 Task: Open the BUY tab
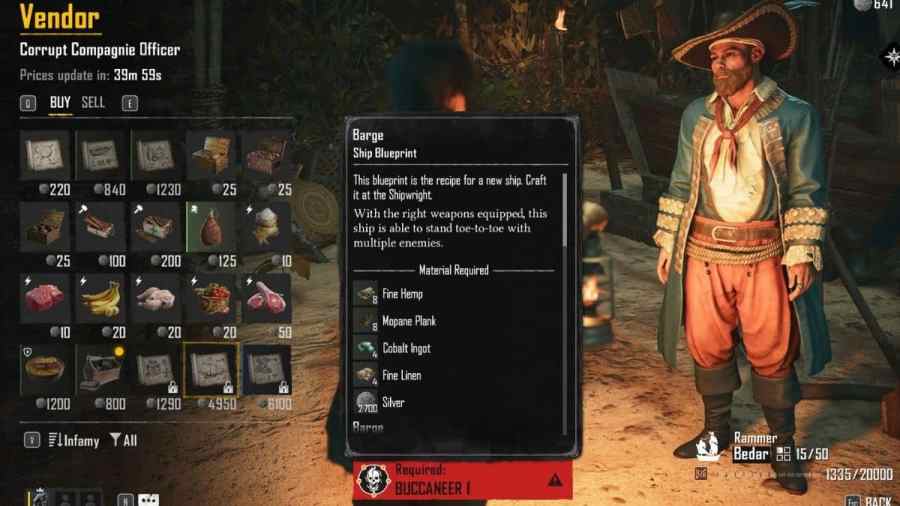click(60, 102)
